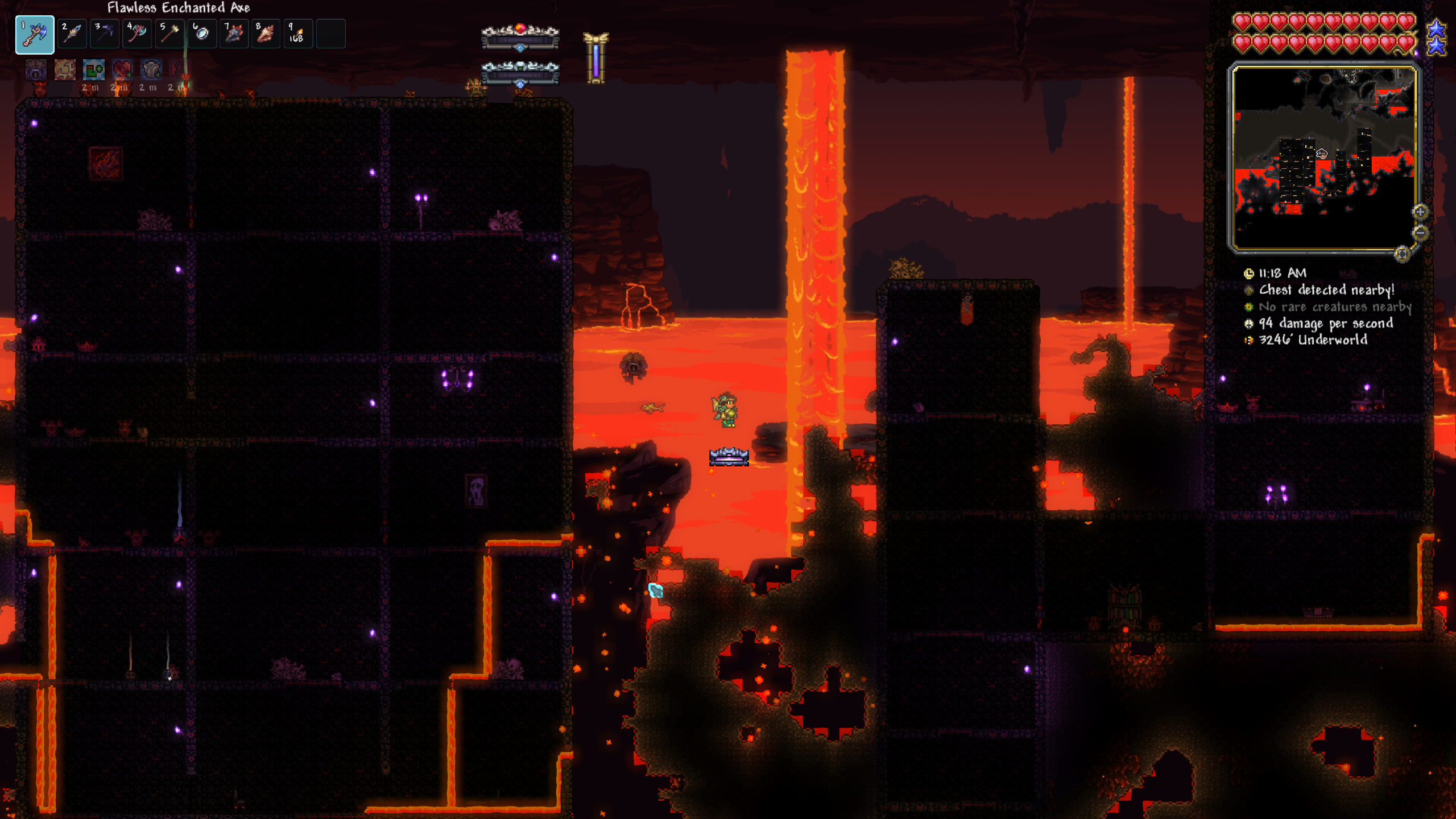The height and width of the screenshot is (819, 1456).
Task: Zoom in on the minimap with plus button
Action: coord(1420,212)
